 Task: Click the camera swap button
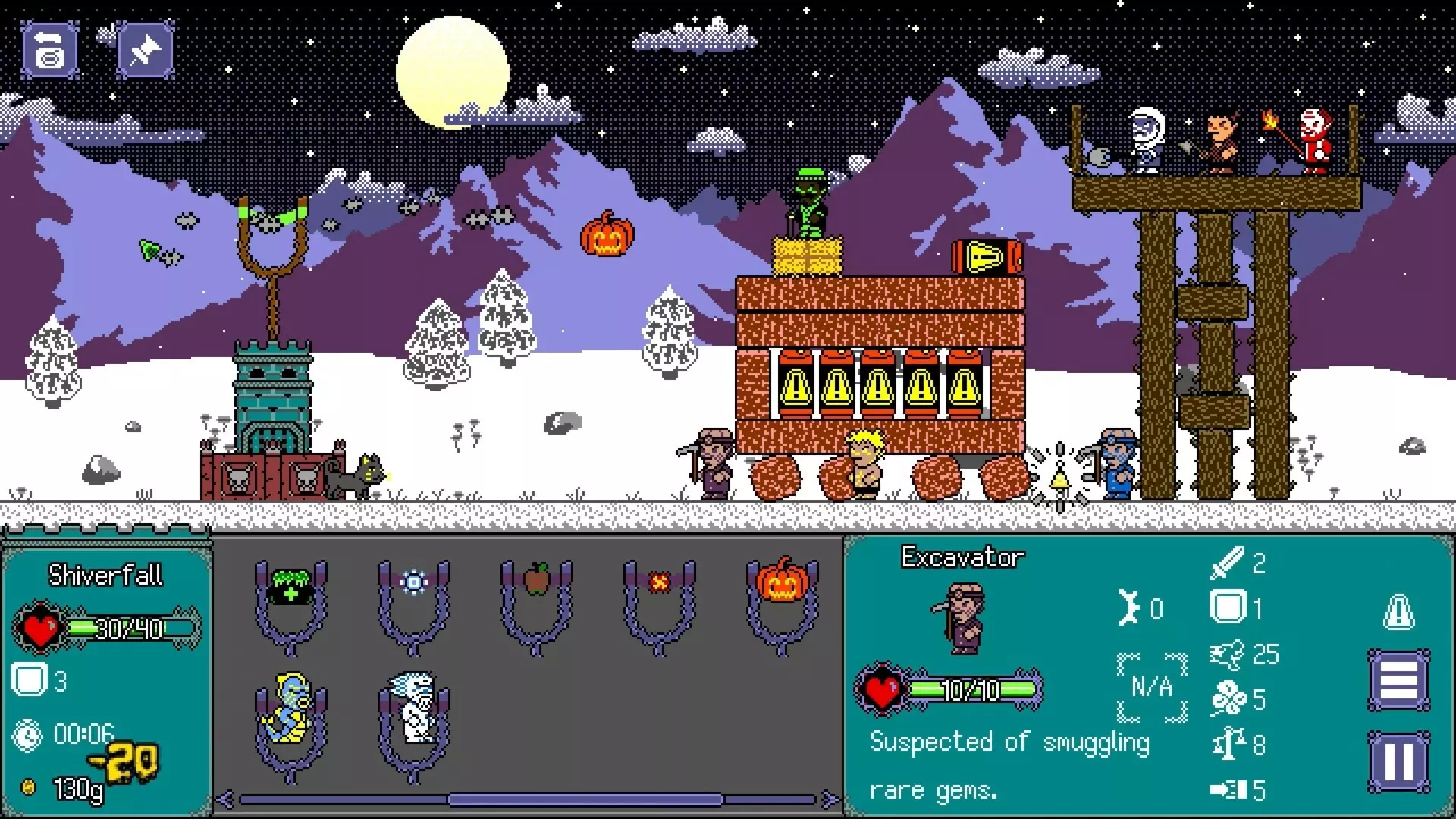pos(50,50)
